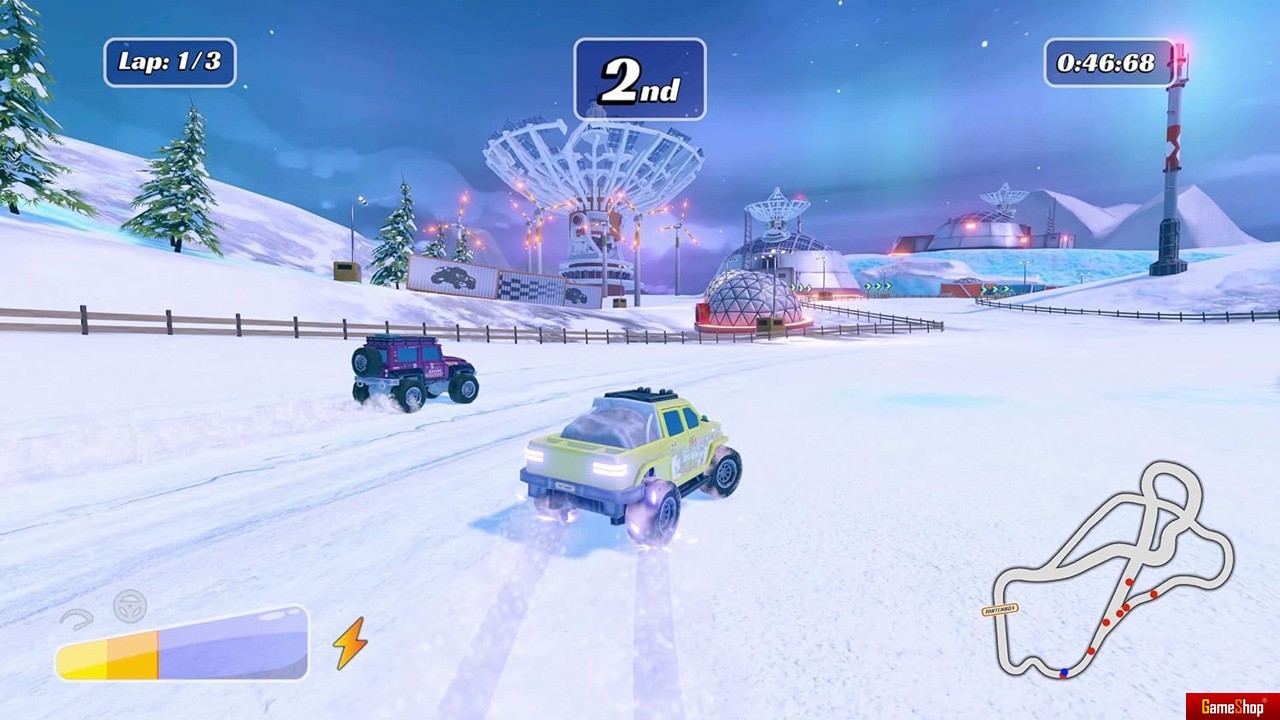Click the curved arrow drift icon
1280x720 pixels.
click(77, 619)
